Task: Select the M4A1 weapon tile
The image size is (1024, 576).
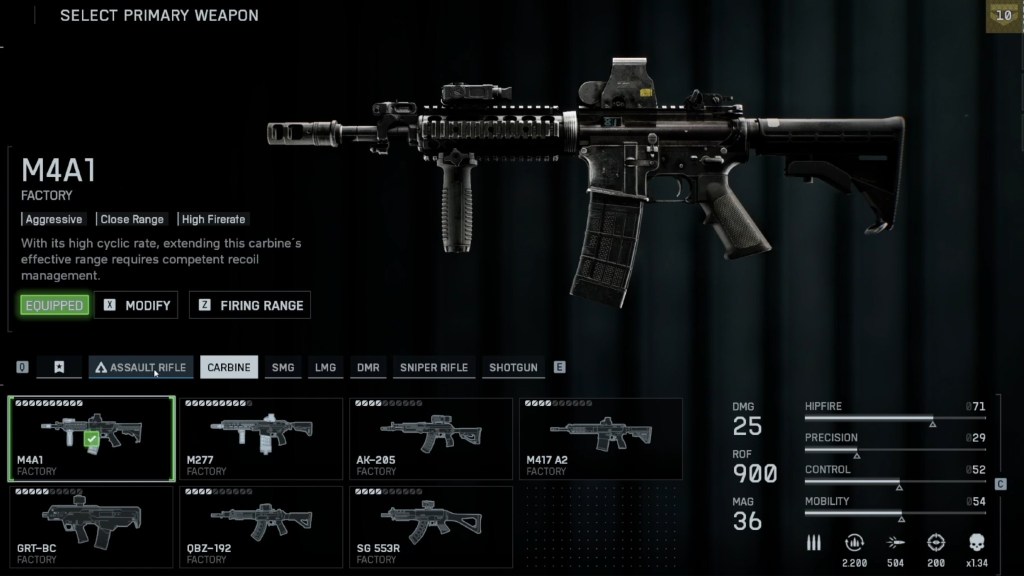Action: pos(92,439)
